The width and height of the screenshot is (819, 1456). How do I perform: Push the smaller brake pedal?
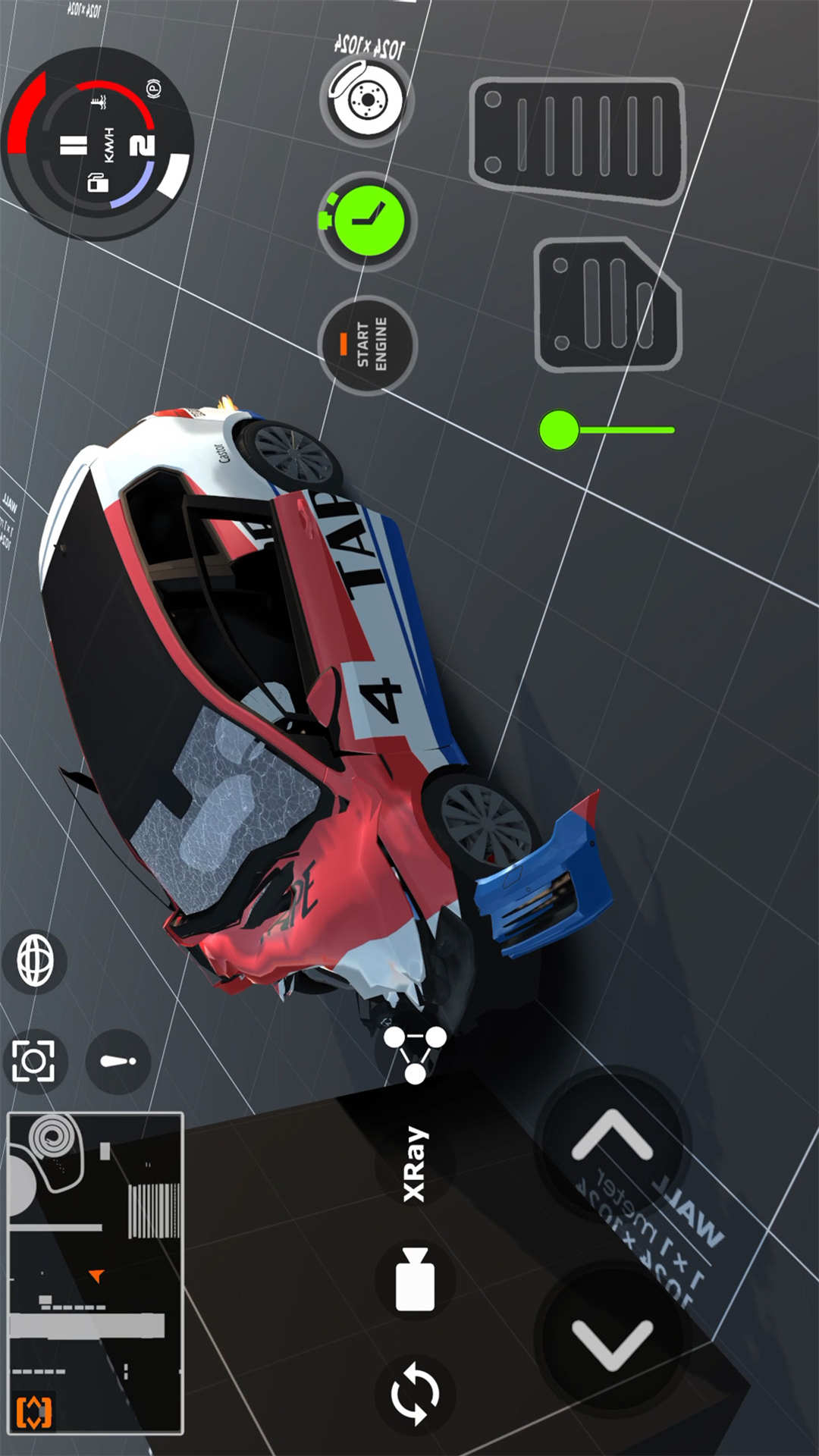pyautogui.click(x=607, y=305)
